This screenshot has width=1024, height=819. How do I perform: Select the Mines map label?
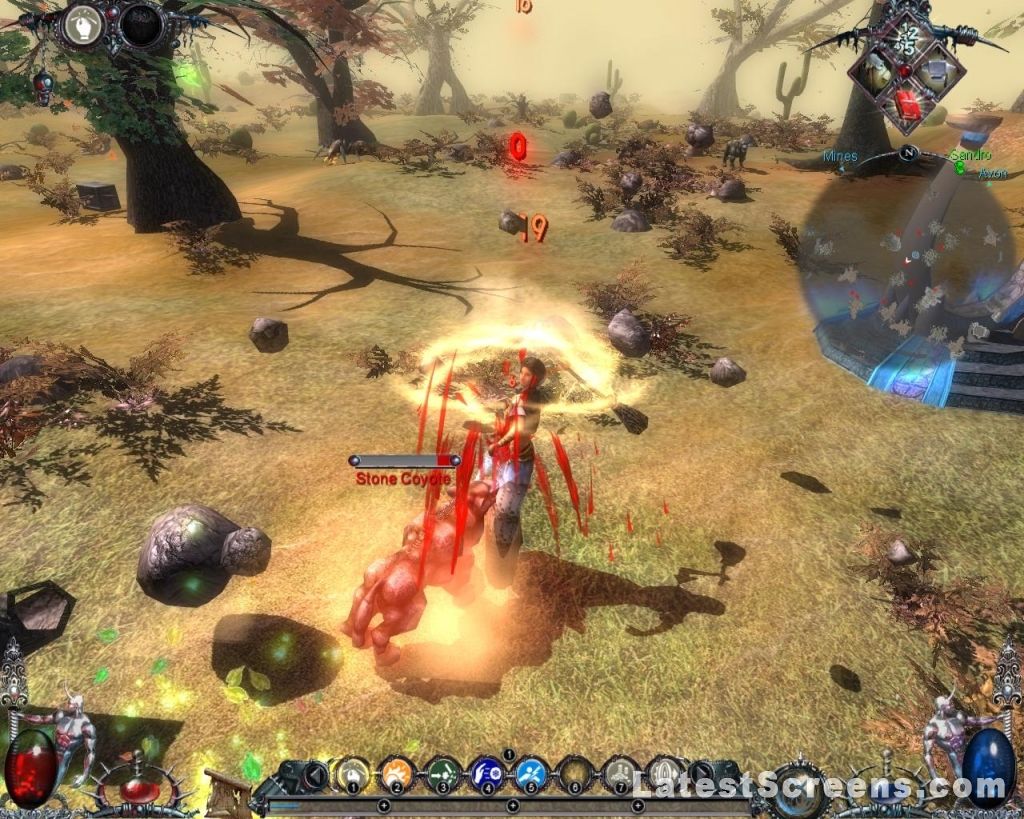coord(840,157)
